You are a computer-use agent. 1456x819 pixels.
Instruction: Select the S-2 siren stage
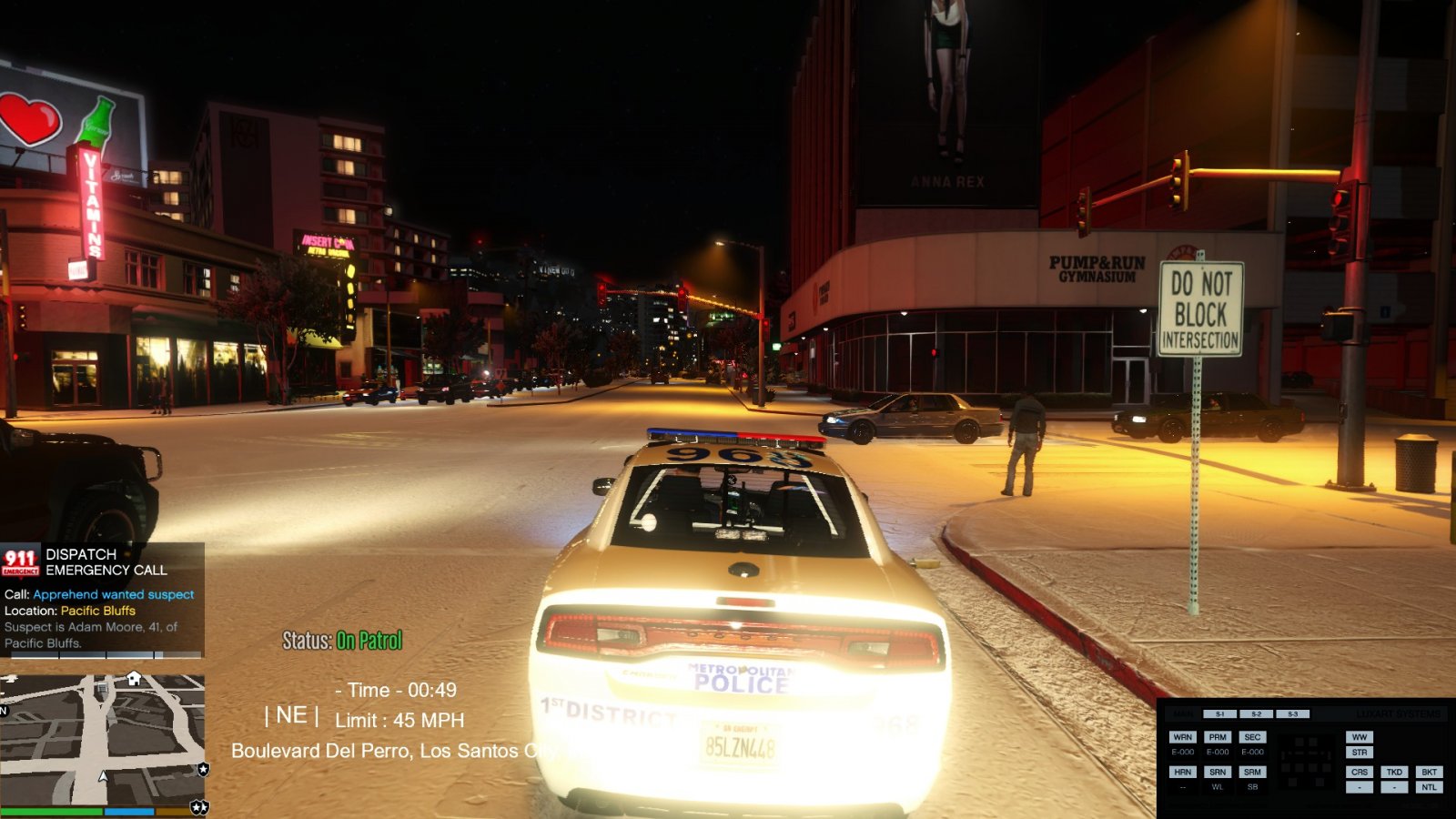coord(1256,714)
